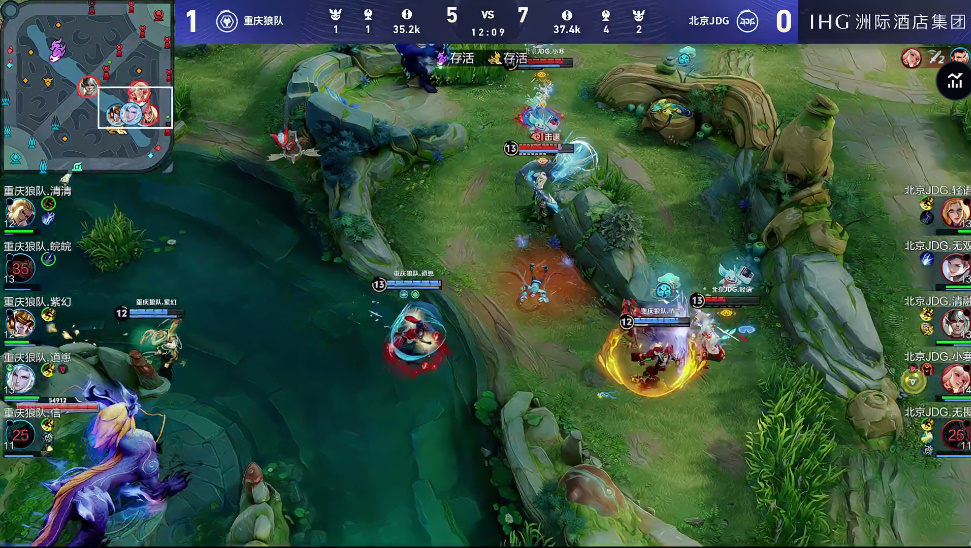971x548 pixels.
Task: Click the 北京JDG team logo
Action: click(x=746, y=21)
